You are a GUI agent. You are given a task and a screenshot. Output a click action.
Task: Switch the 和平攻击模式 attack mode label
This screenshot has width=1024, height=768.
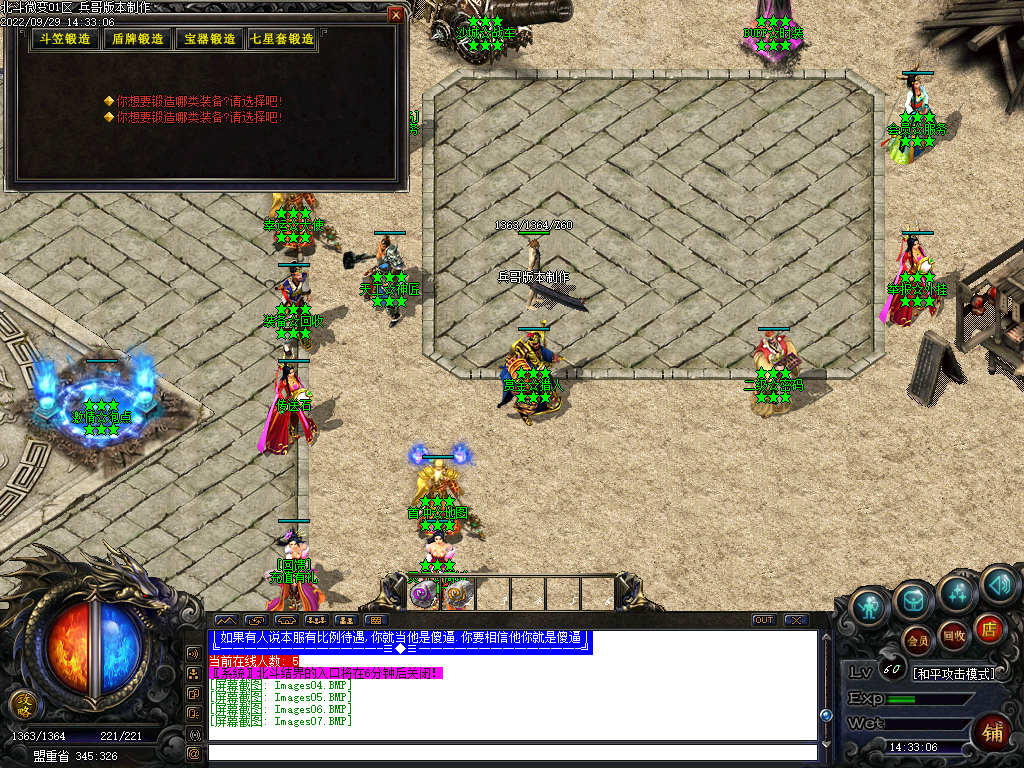pyautogui.click(x=954, y=673)
